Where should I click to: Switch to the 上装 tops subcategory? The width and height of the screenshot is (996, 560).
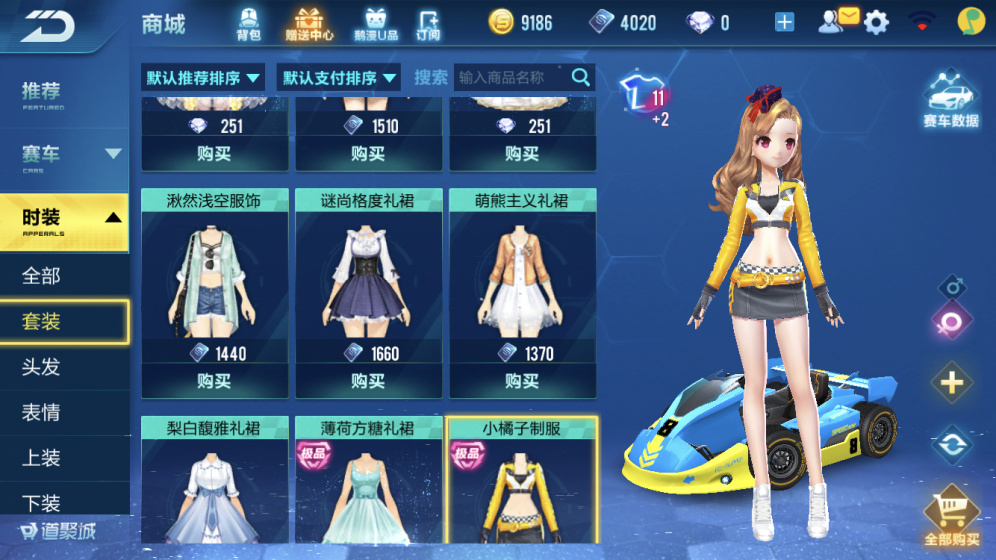point(42,458)
